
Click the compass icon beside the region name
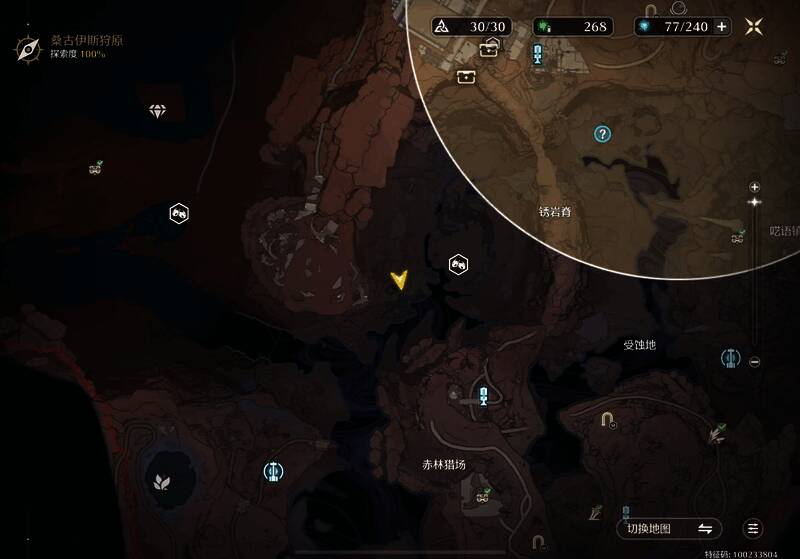27,46
